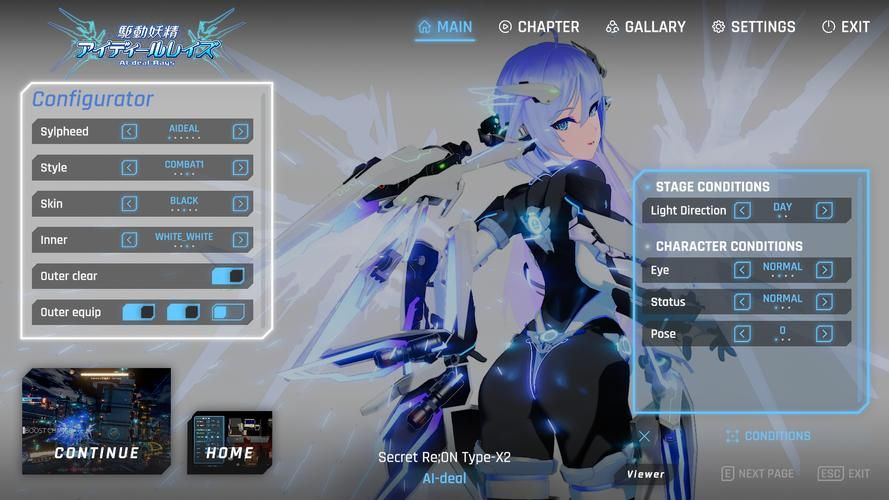Open the GALLARY tab

645,27
